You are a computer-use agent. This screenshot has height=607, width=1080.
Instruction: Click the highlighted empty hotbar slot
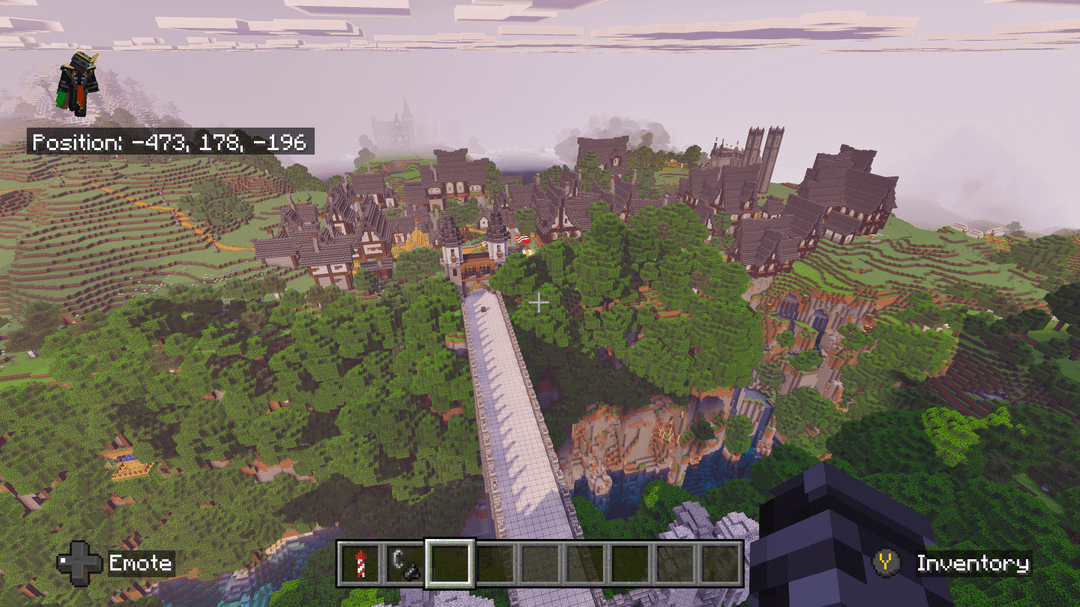[449, 564]
